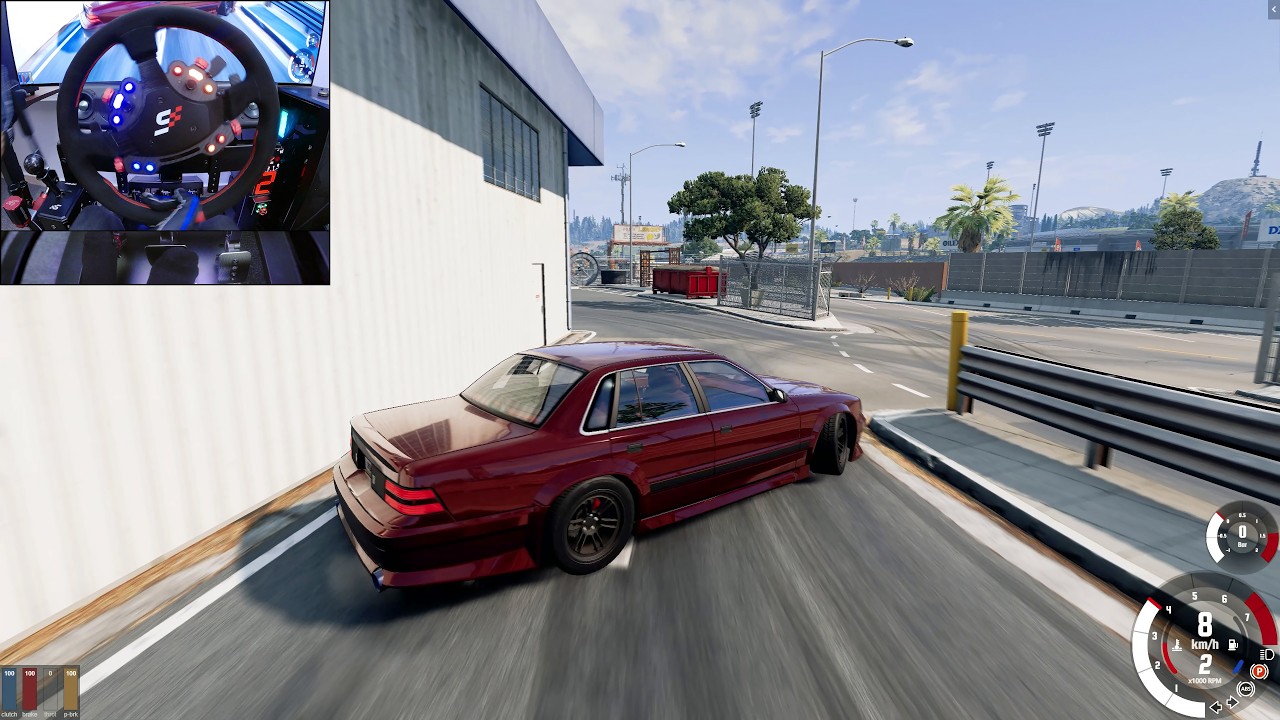Toggle the ABS system indicator
Viewport: 1280px width, 720px height.
tap(1246, 688)
